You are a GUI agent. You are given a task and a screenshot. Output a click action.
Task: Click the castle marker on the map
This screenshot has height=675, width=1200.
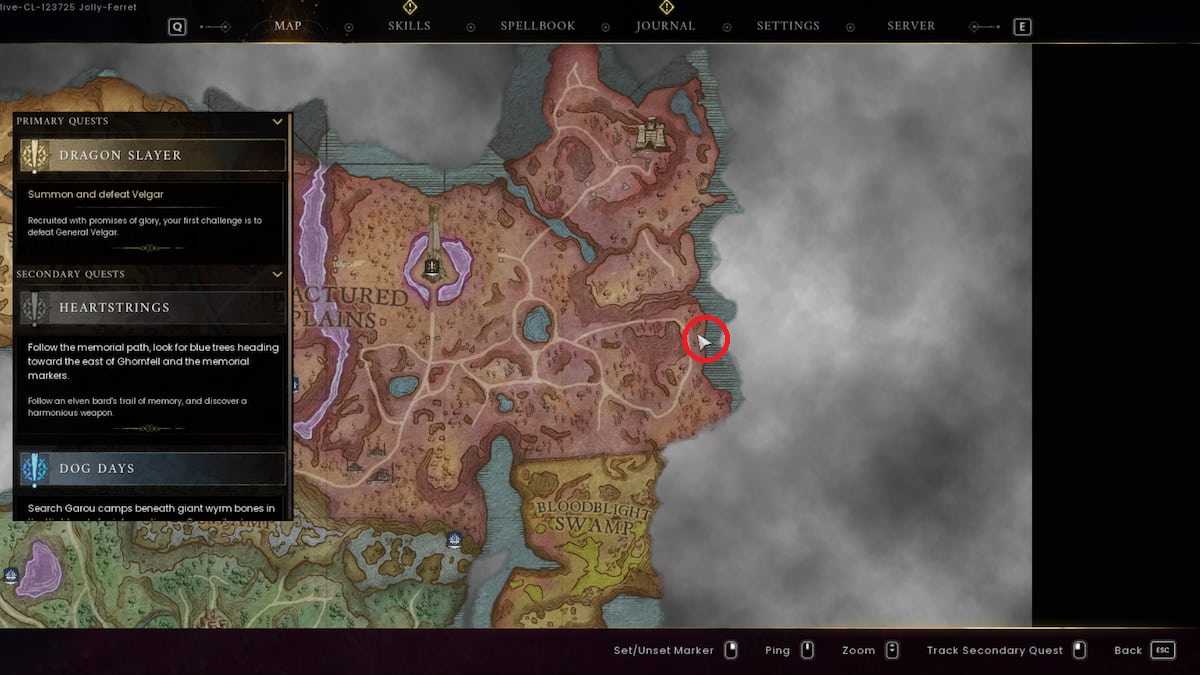pyautogui.click(x=651, y=136)
